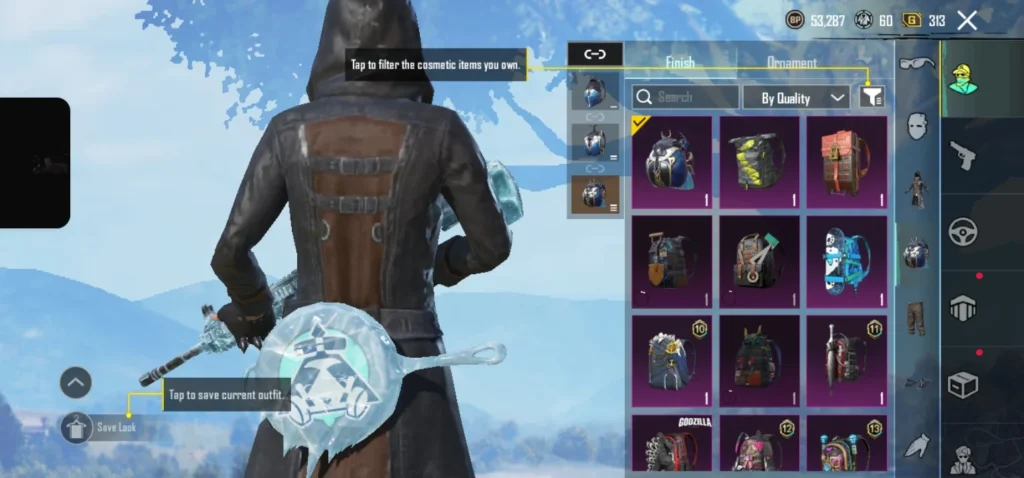Close the inventory screen

967,20
